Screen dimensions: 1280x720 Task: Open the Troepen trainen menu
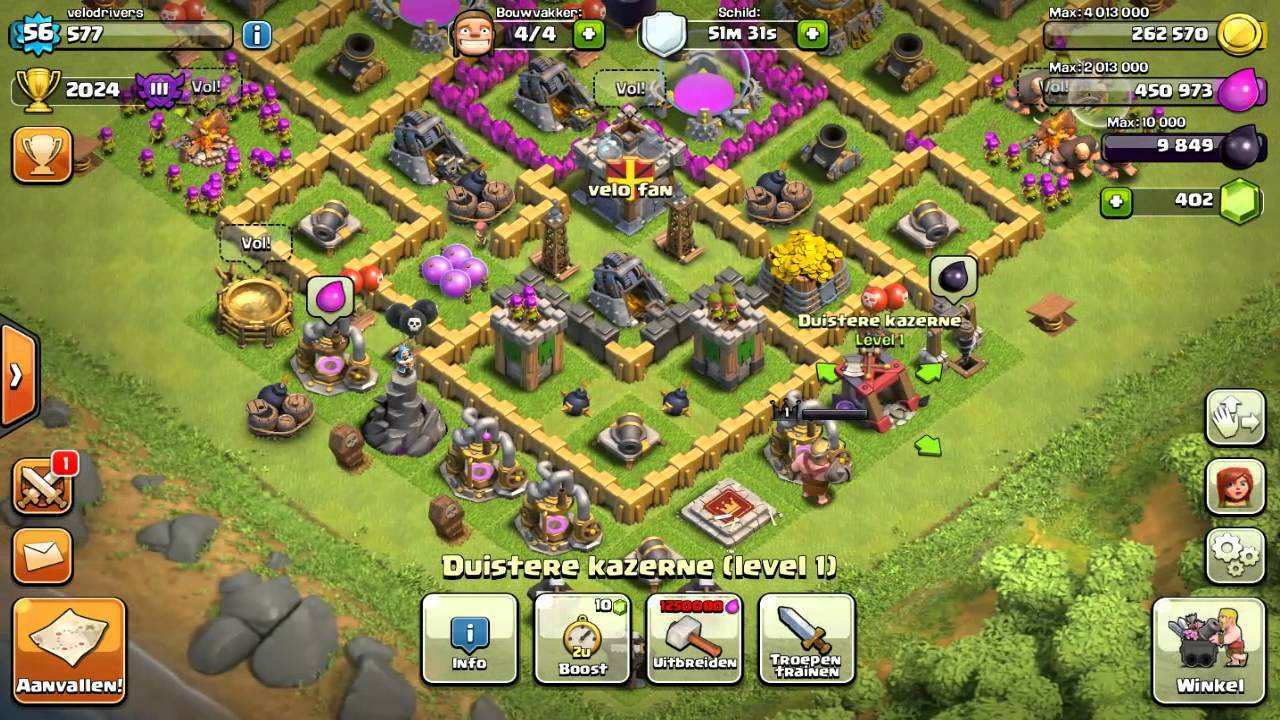(x=806, y=640)
